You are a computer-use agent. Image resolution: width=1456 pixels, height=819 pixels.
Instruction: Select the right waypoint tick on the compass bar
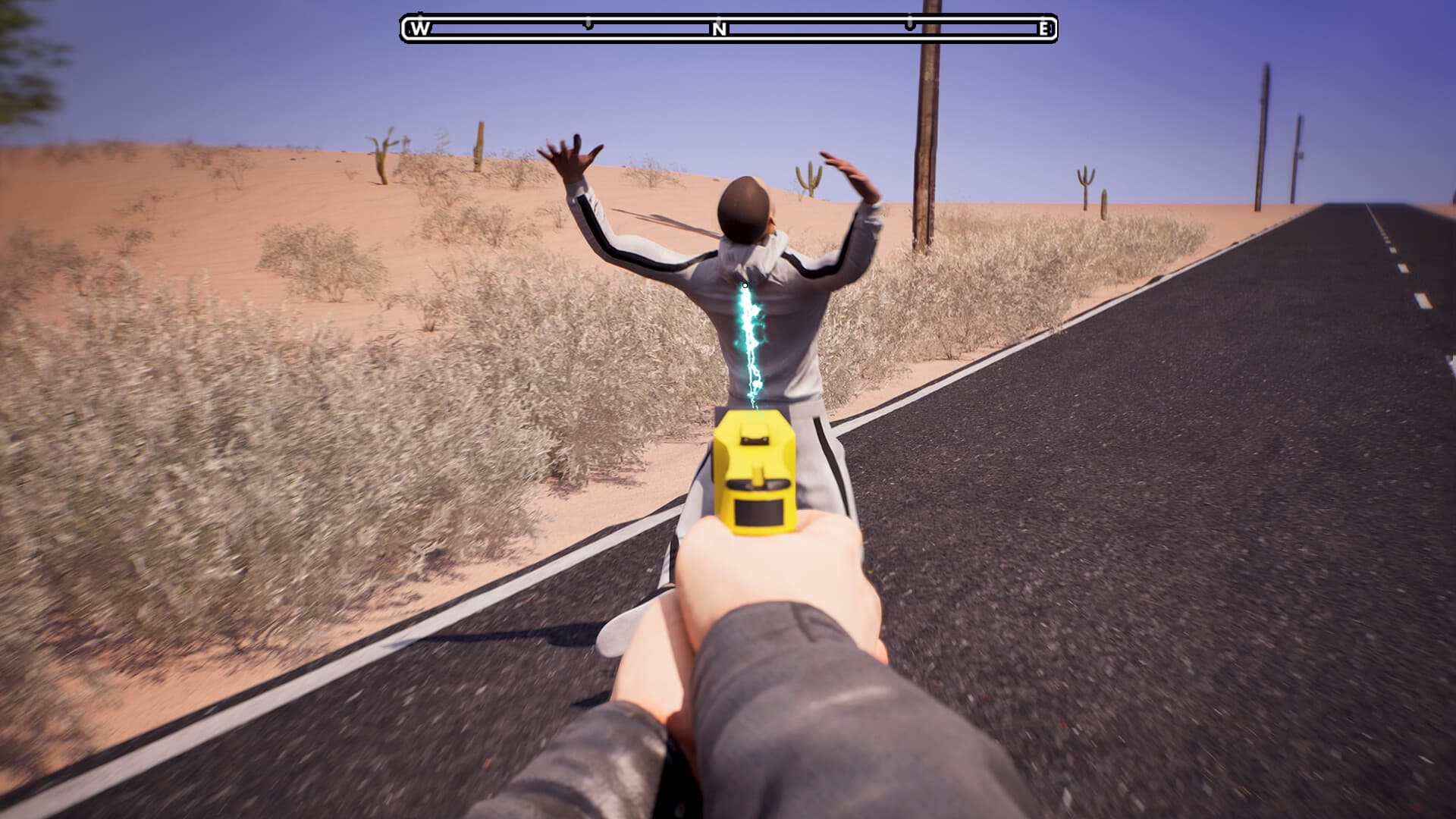coord(908,24)
